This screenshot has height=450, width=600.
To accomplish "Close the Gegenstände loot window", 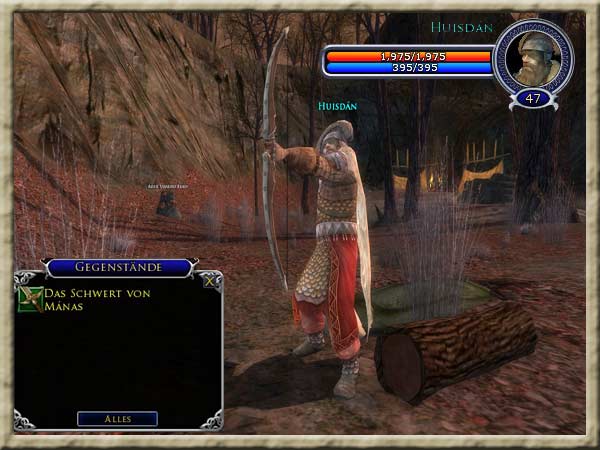I will coord(209,280).
